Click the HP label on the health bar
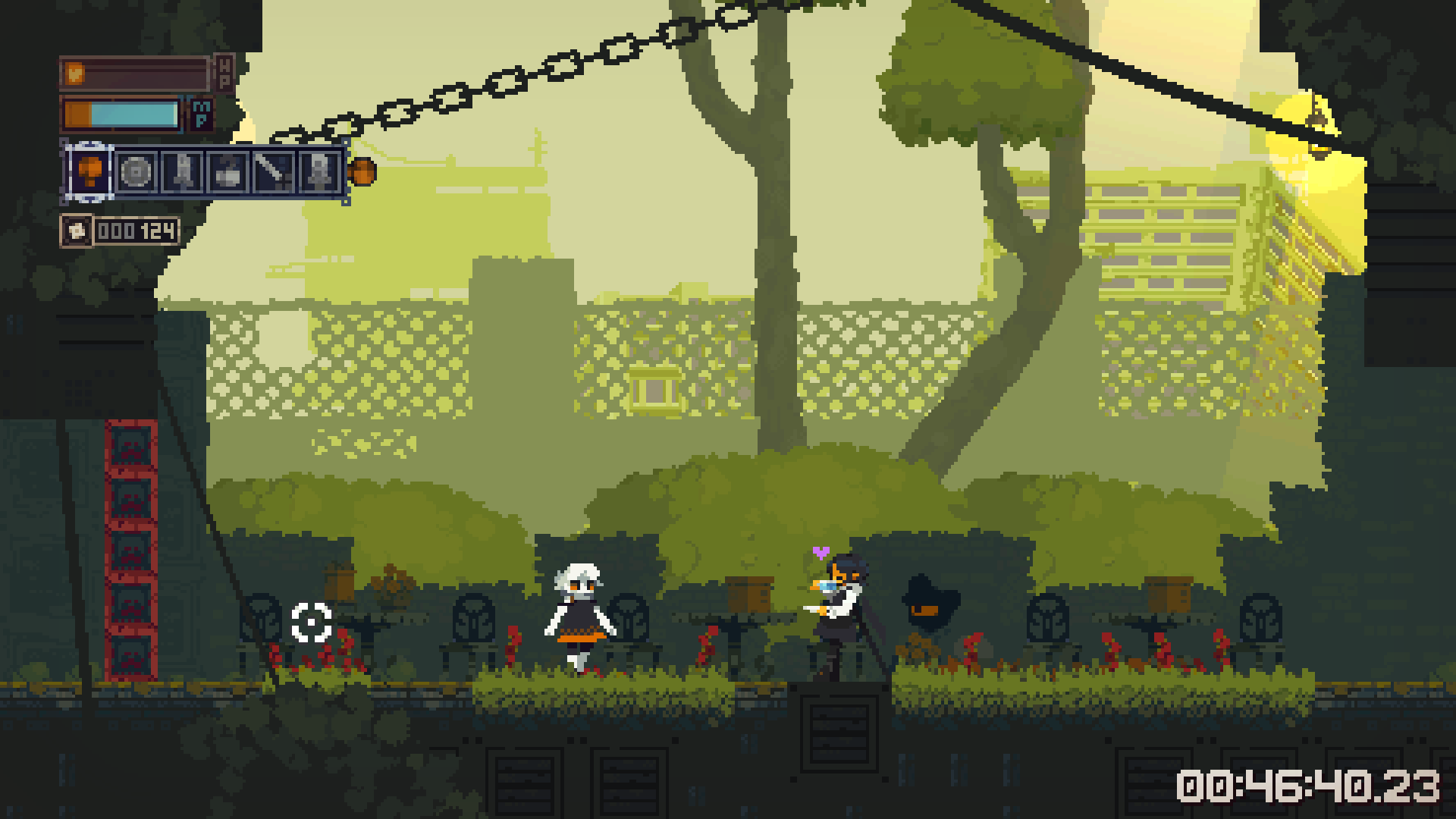This screenshot has width=1456, height=819. pos(225,72)
